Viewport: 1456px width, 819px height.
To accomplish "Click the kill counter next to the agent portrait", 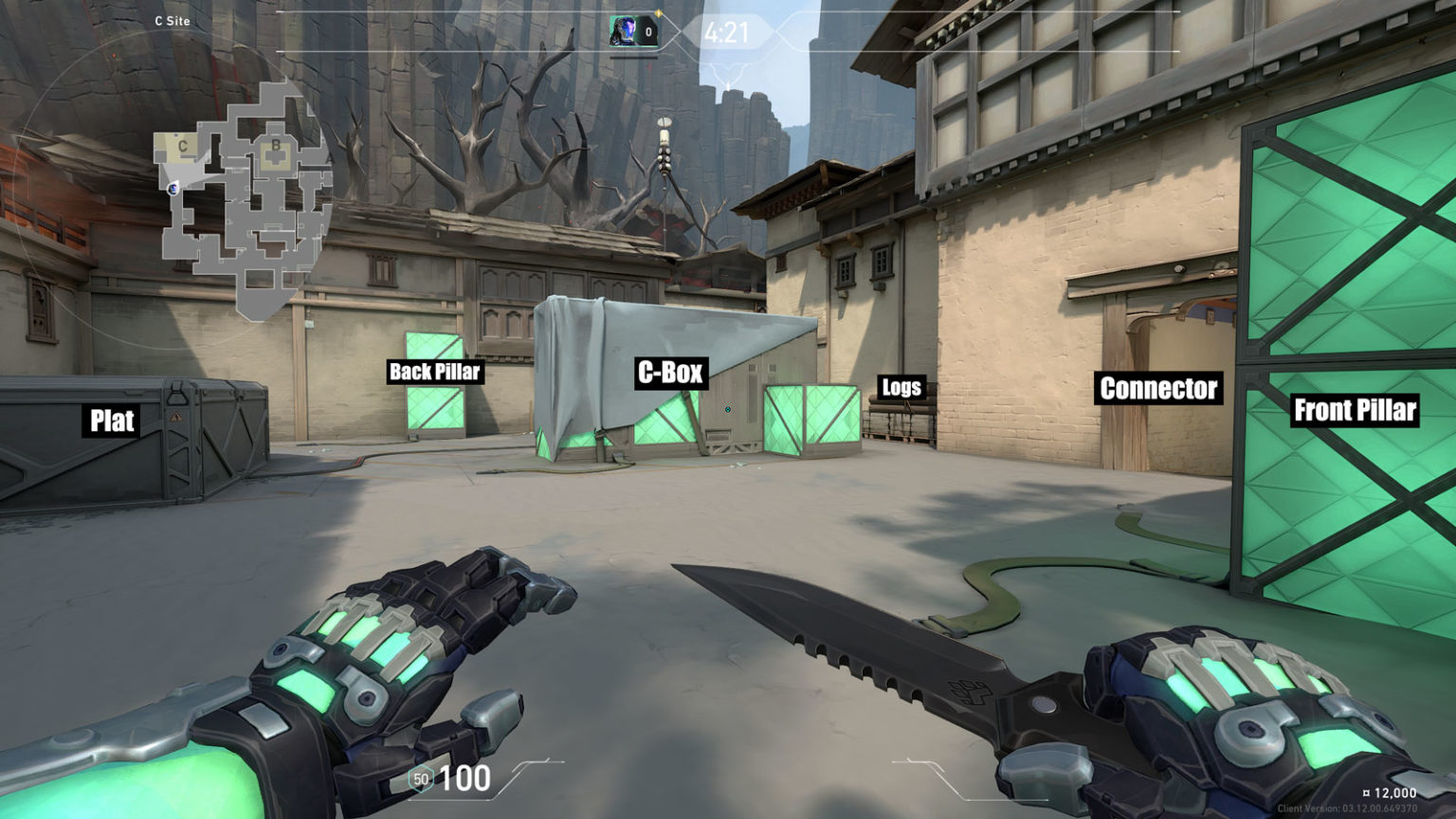I will 649,30.
